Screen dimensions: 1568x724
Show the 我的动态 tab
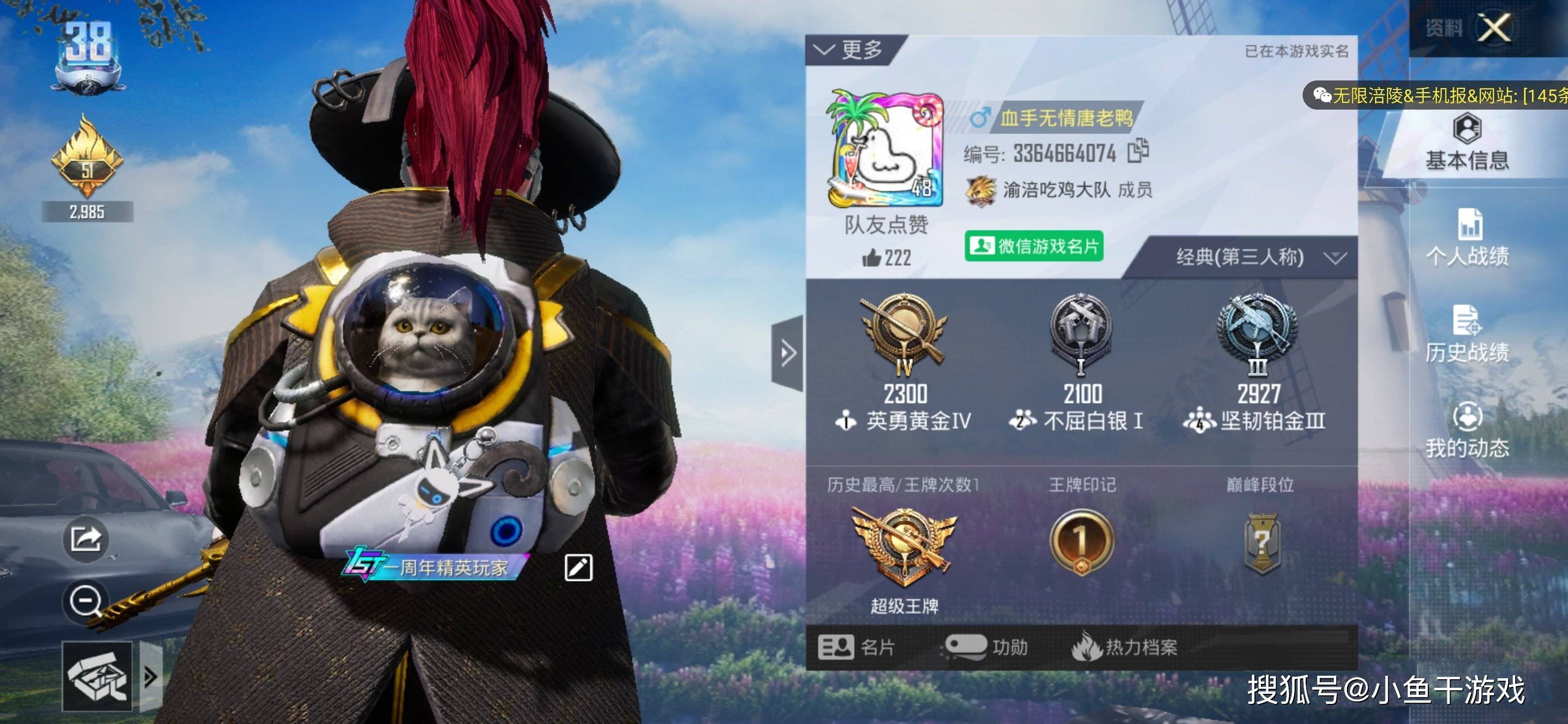pyautogui.click(x=1467, y=430)
